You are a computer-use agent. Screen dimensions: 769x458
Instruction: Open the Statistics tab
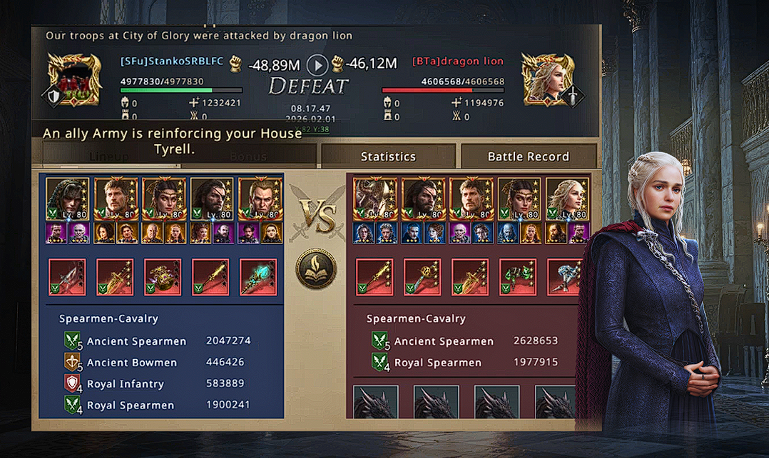pos(388,156)
